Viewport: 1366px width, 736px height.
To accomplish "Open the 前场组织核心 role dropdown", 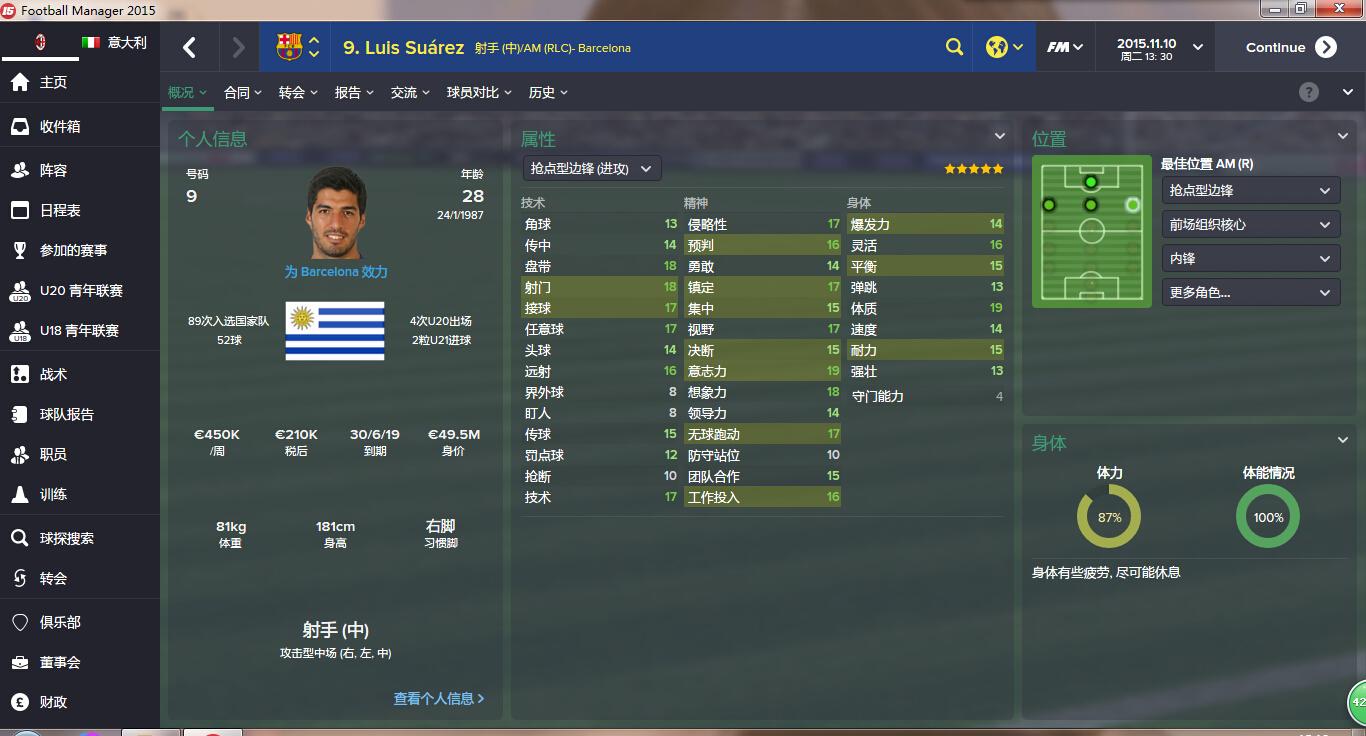I will pyautogui.click(x=1249, y=225).
